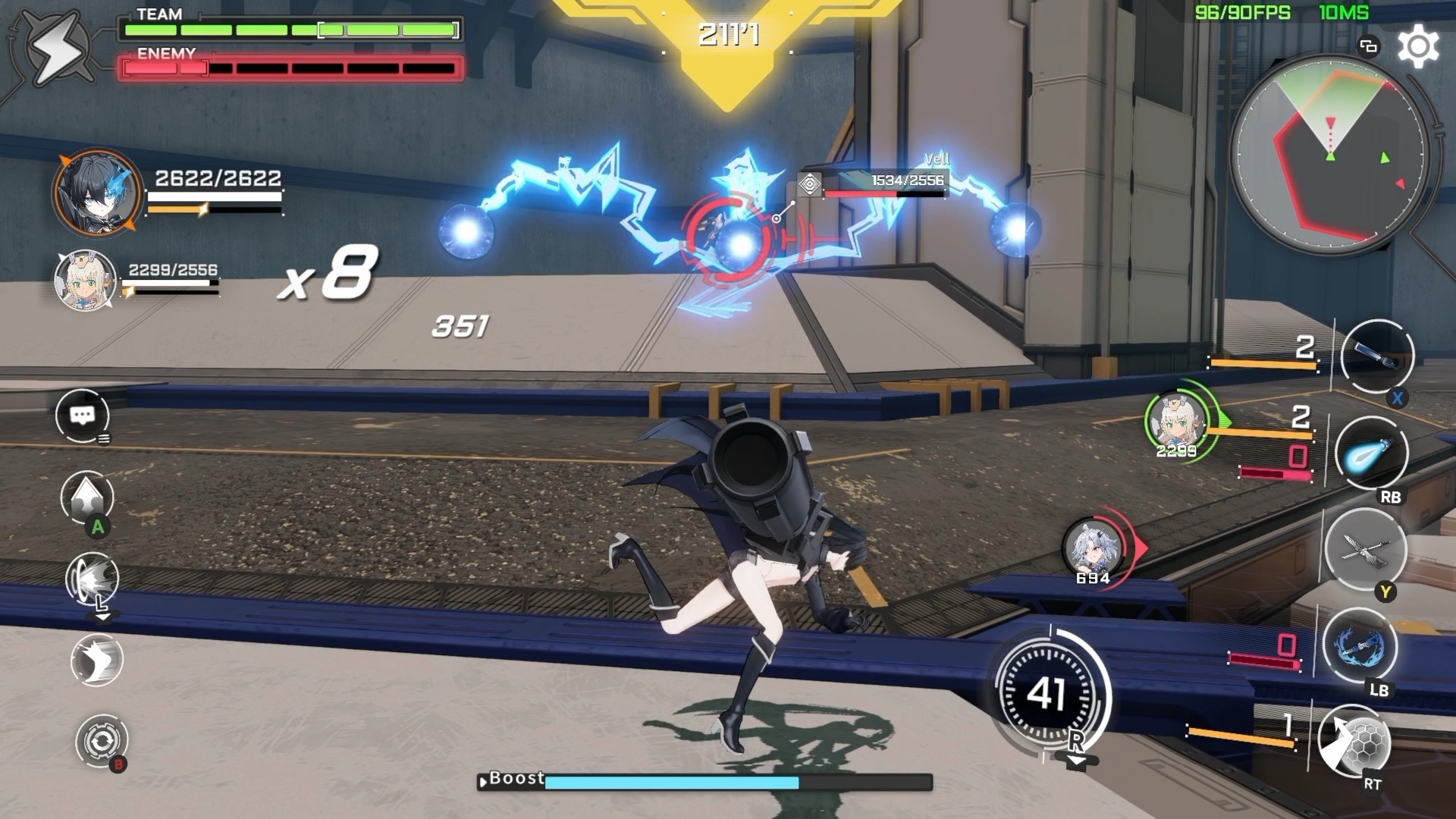Click the split-screen icon beside the gear
Viewport: 1456px width, 819px height.
point(1367,45)
